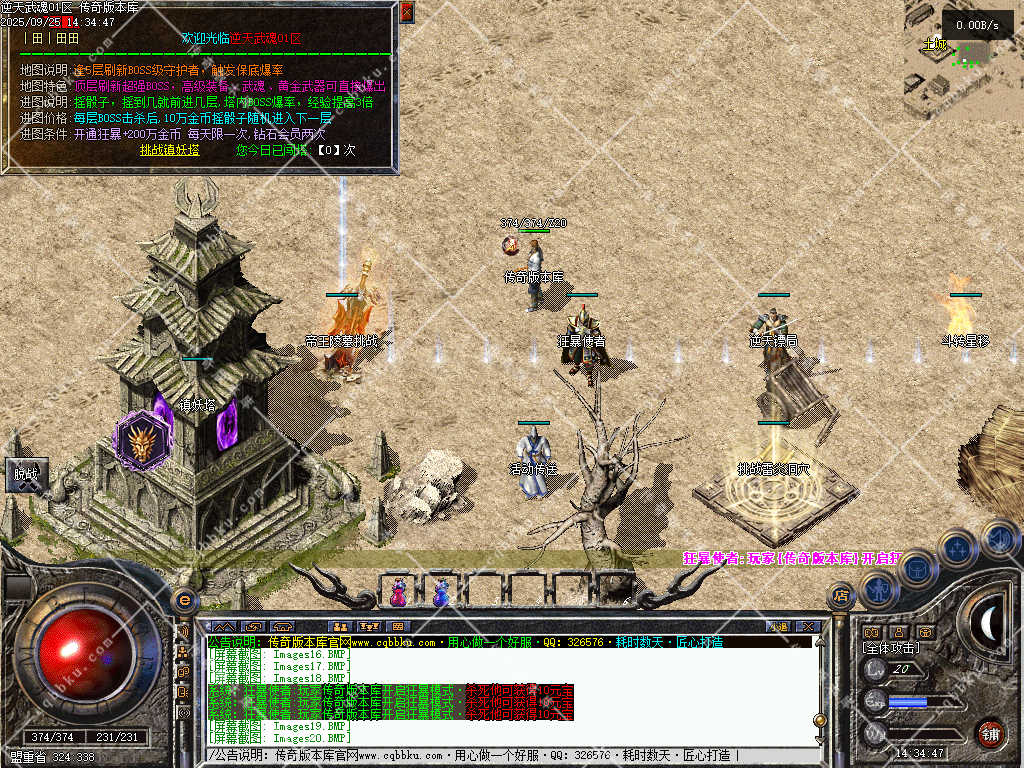Open the bag inventory round button
Screen dimensions: 1024x768
click(x=916, y=568)
